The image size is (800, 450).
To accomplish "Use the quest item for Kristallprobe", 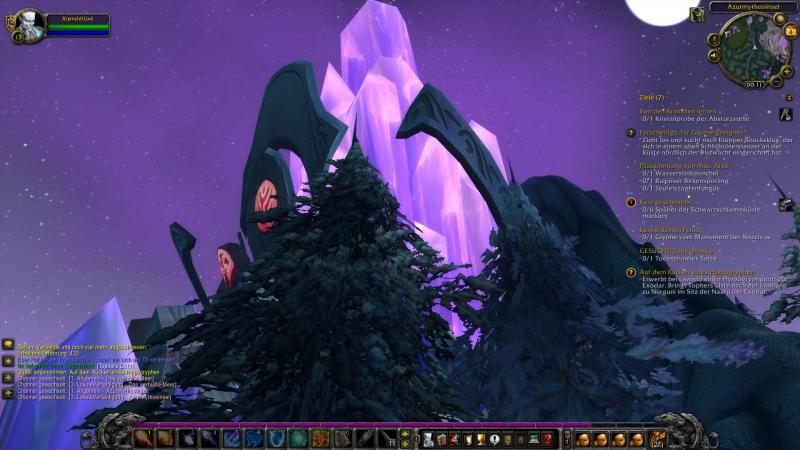I will [x=785, y=114].
